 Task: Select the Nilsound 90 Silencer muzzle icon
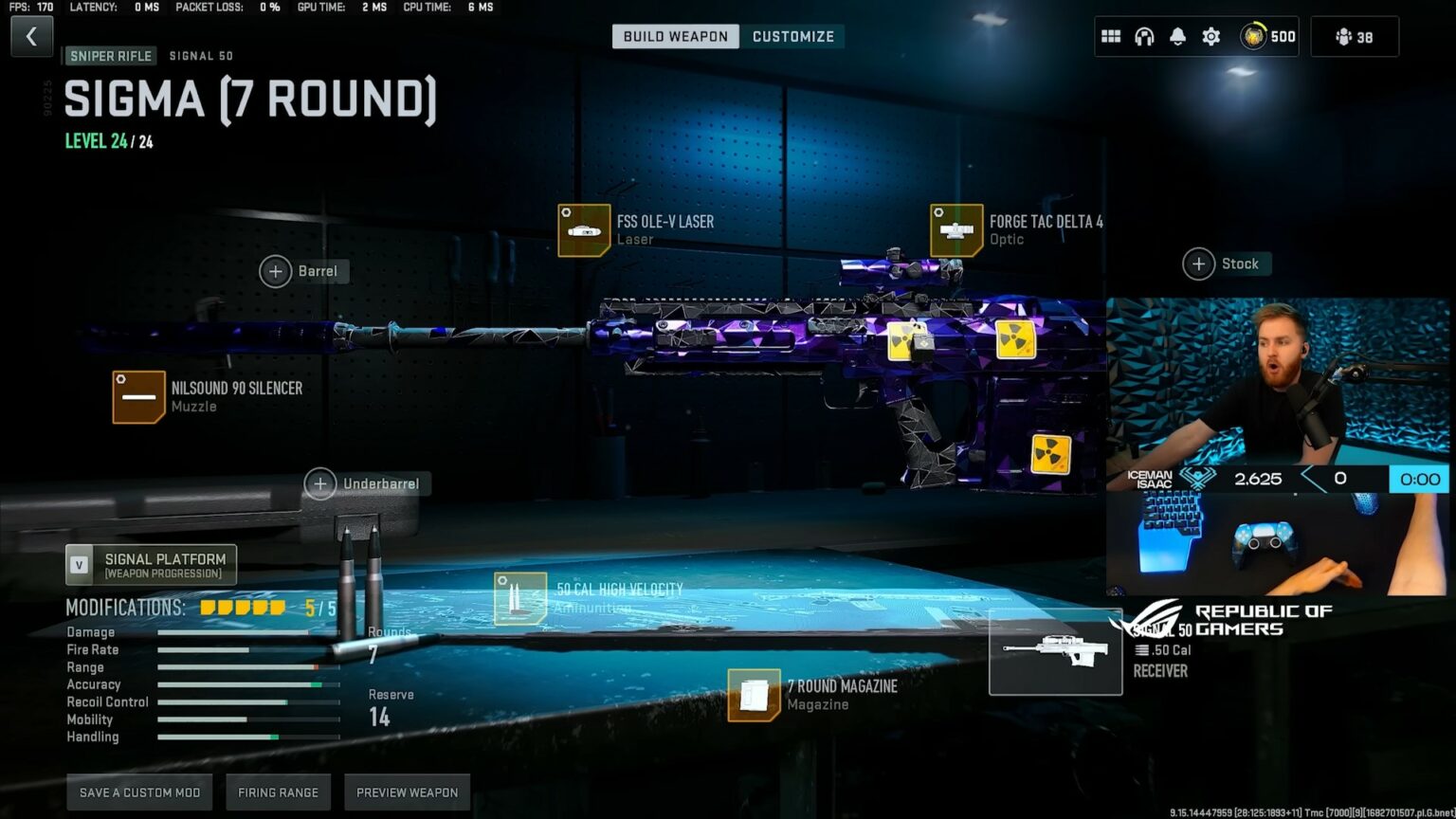(x=138, y=396)
